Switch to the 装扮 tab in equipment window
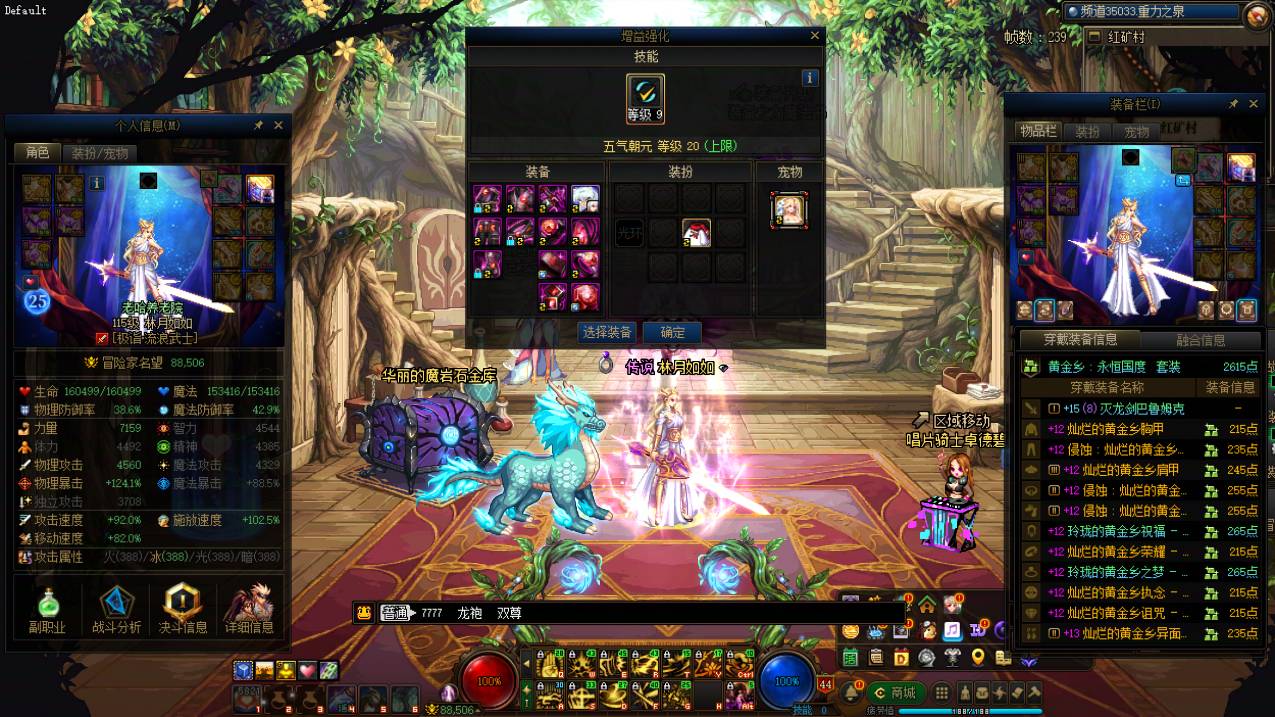1275x717 pixels. [1087, 131]
